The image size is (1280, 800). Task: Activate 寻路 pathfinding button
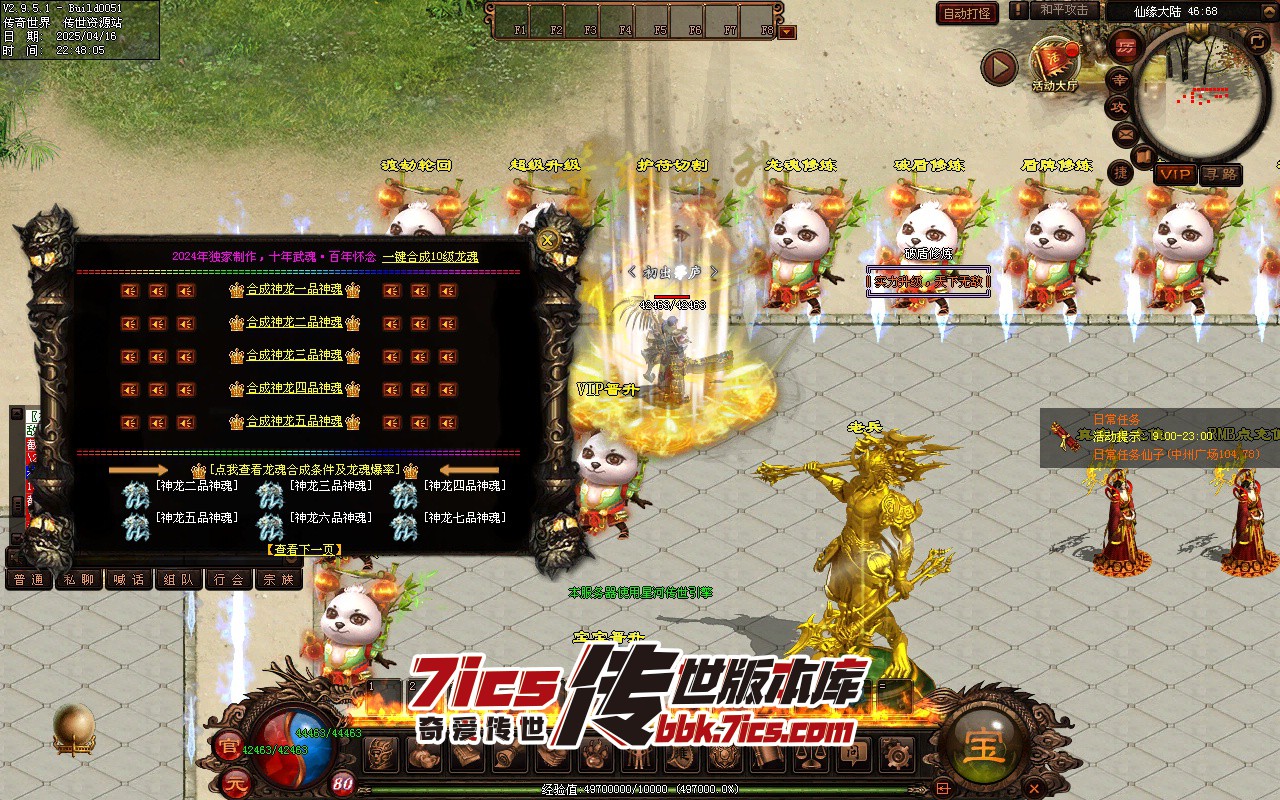click(1220, 174)
